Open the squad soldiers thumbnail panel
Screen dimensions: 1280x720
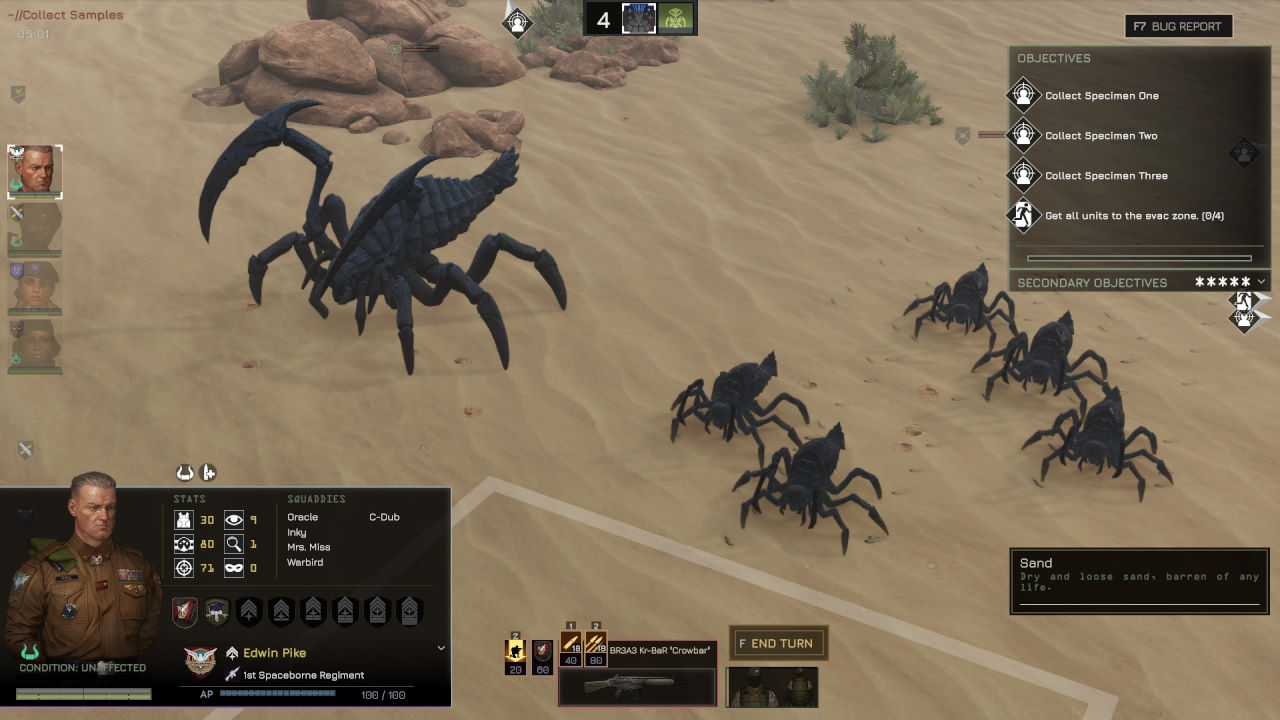click(x=772, y=687)
